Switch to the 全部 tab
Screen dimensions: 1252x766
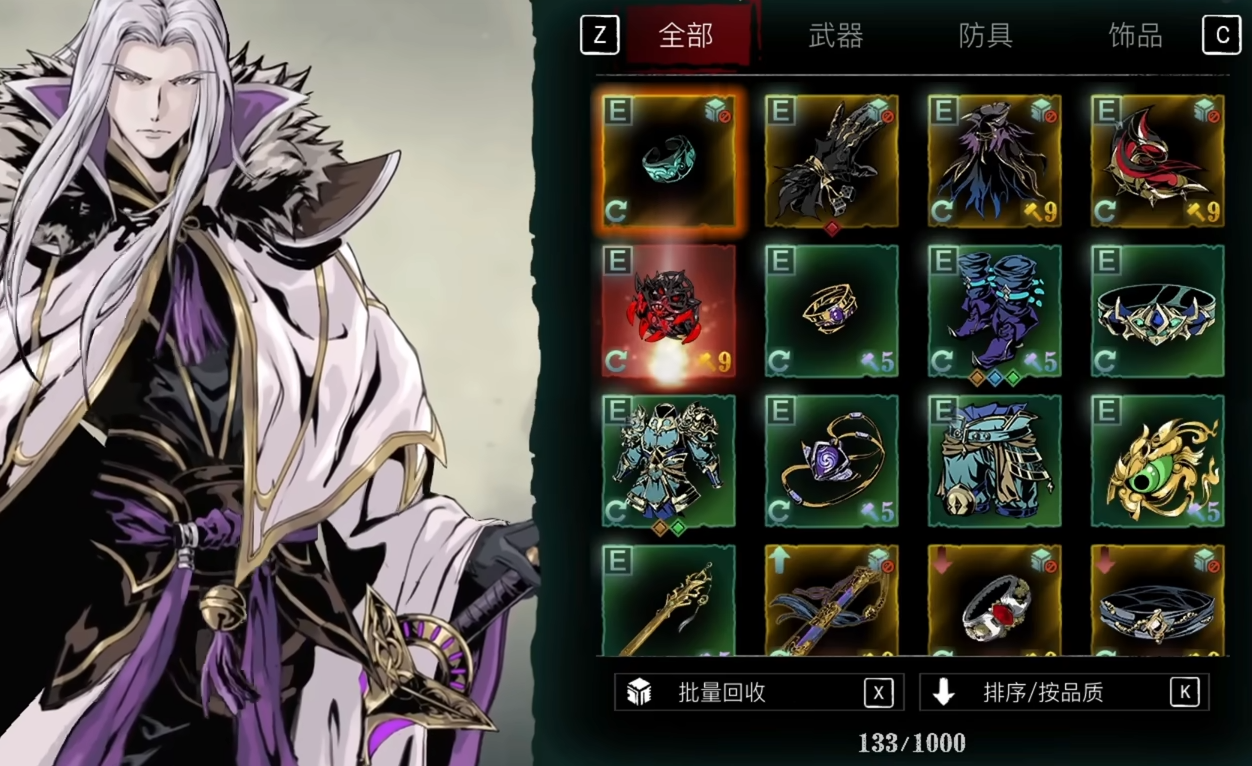pyautogui.click(x=686, y=37)
